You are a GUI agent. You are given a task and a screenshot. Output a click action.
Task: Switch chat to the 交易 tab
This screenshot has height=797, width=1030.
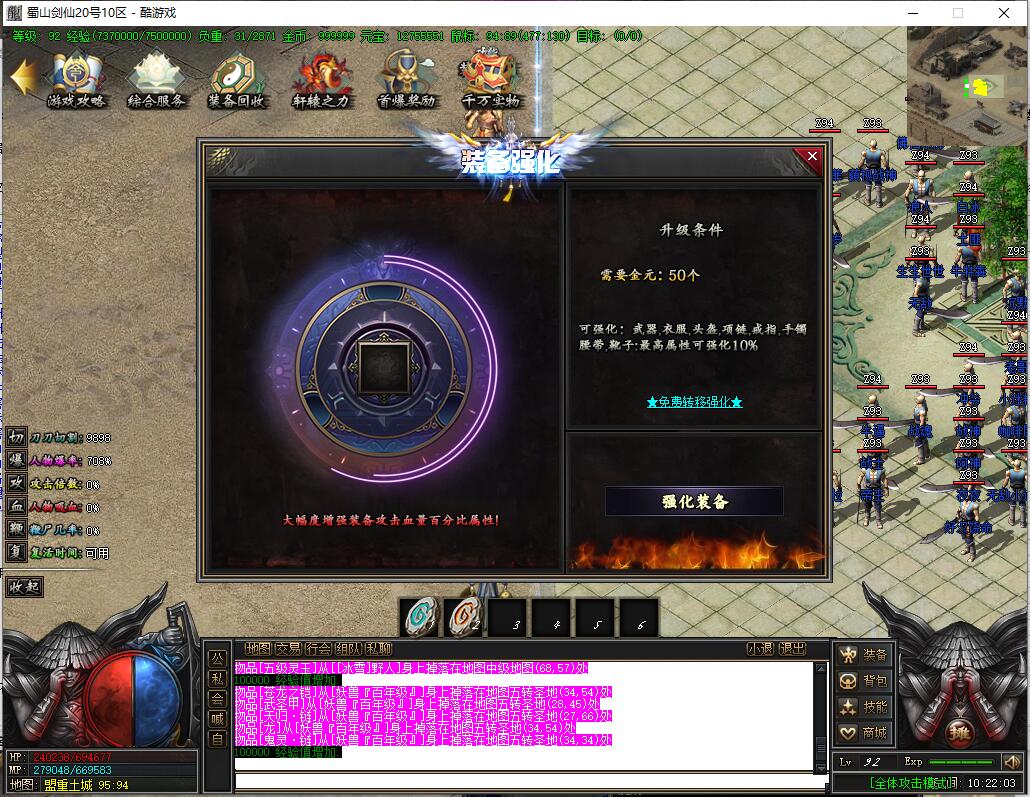pyautogui.click(x=288, y=649)
